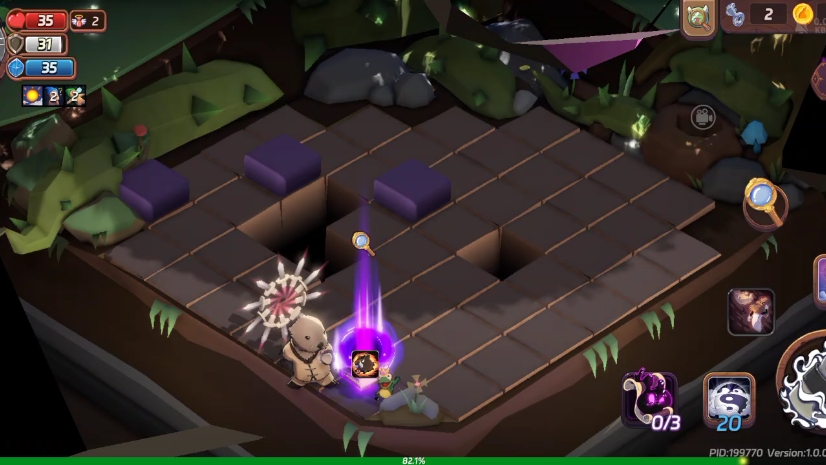826x465 pixels.
Task: Select the glowing hand skill icon
Action: click(x=750, y=311)
